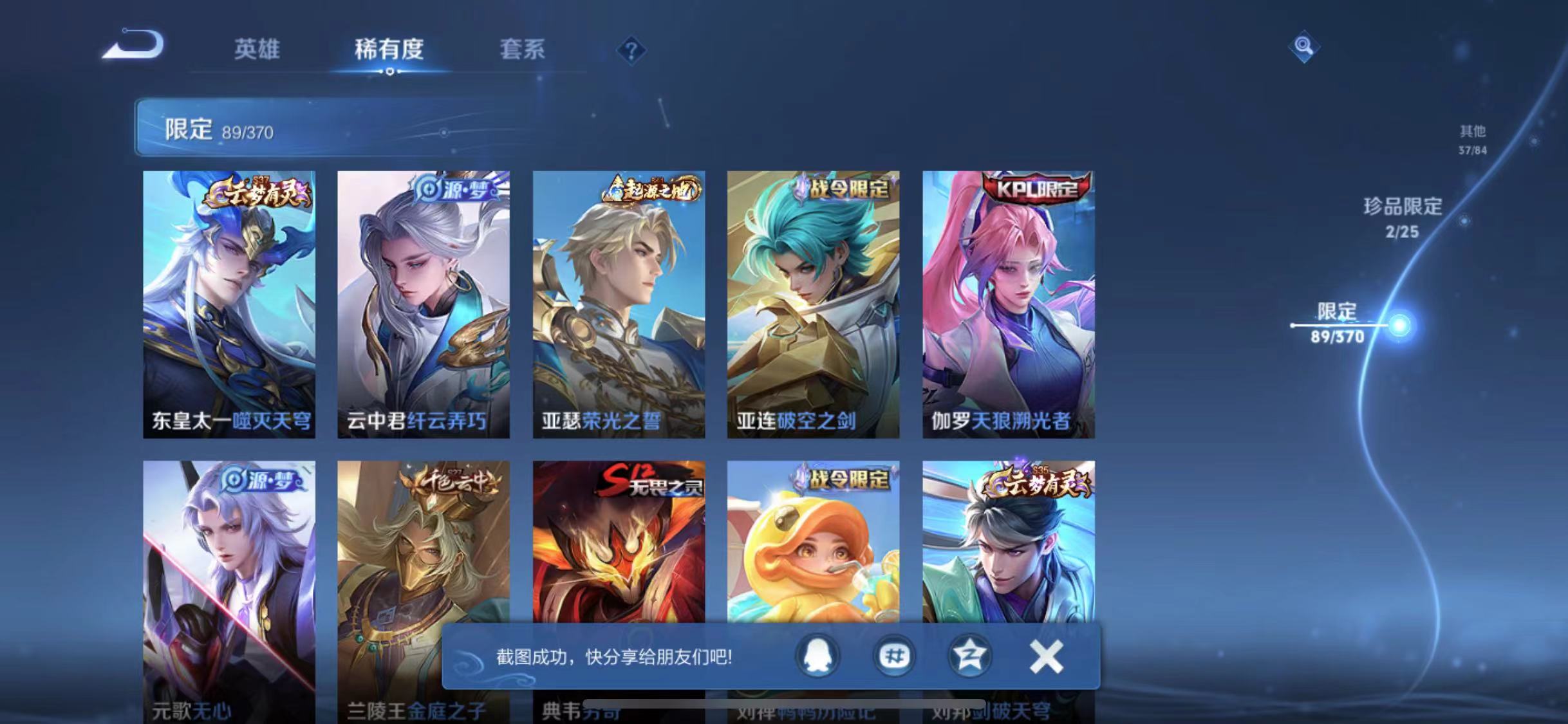The height and width of the screenshot is (724, 1568).
Task: Open 亚瑟's 荣光之誓 skin card
Action: click(619, 302)
